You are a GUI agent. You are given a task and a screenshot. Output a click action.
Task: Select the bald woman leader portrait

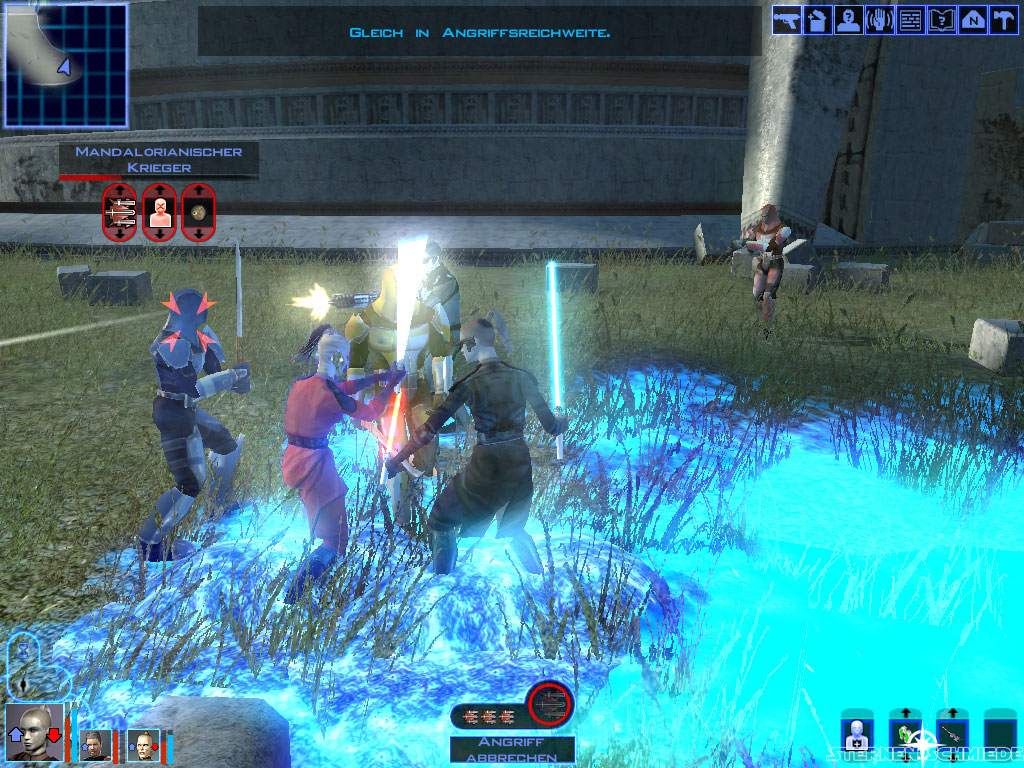[x=35, y=733]
